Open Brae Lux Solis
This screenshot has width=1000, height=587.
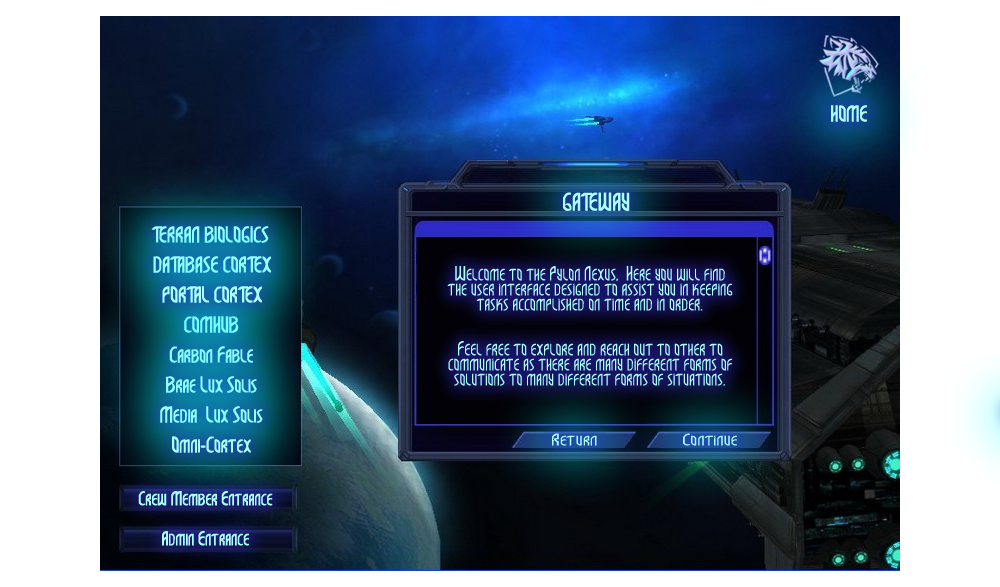[211, 385]
